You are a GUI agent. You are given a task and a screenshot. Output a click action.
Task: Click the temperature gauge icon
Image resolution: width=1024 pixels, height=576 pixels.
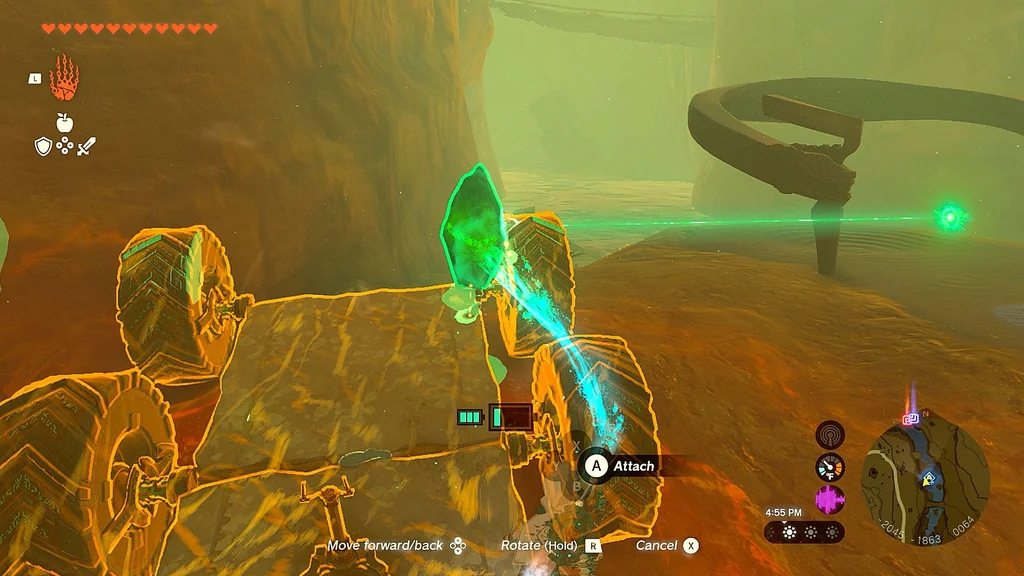point(830,466)
